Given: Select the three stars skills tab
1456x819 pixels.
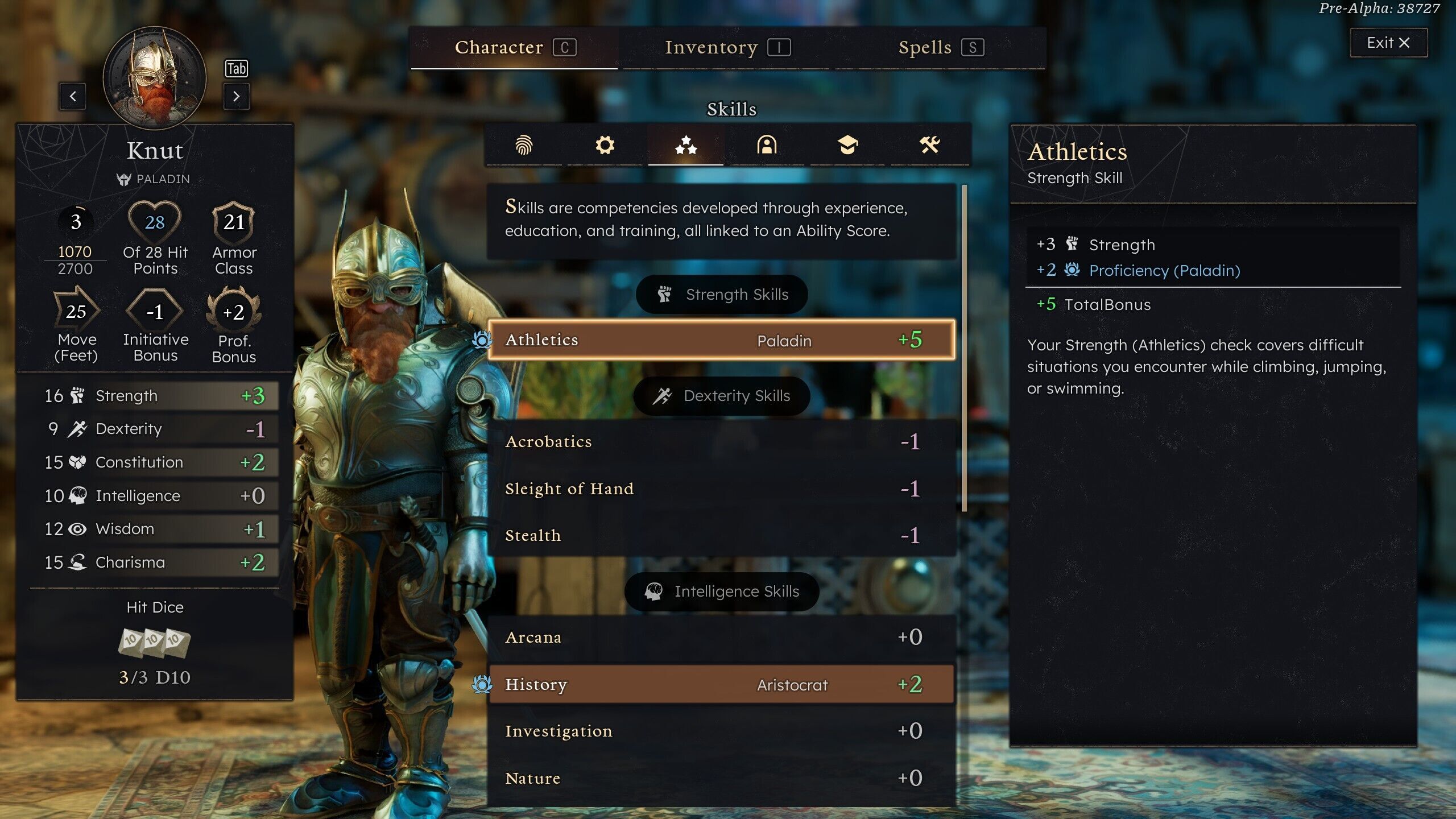Looking at the screenshot, I should click(686, 146).
